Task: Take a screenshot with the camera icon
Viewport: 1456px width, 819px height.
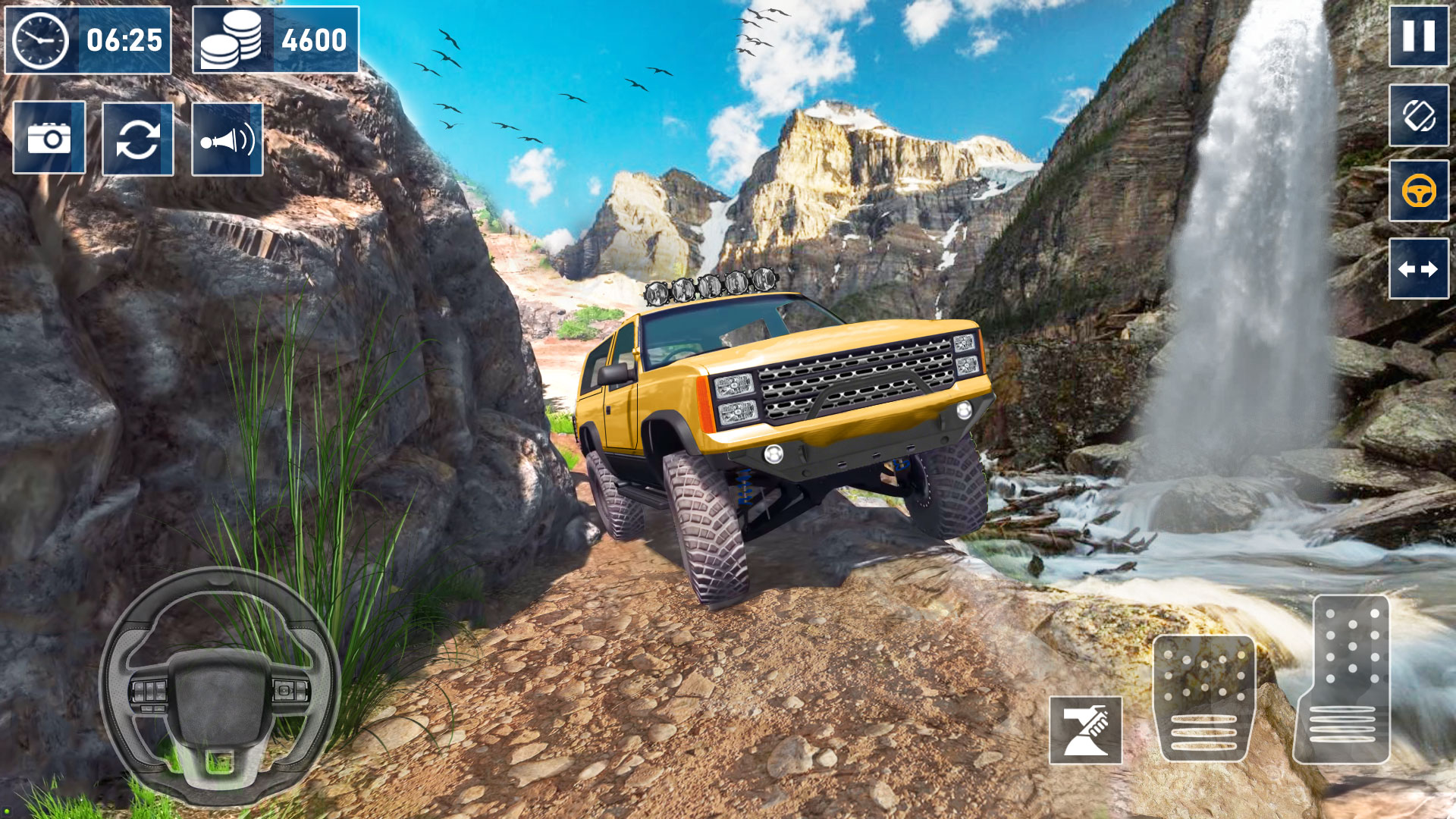Action: click(x=48, y=138)
